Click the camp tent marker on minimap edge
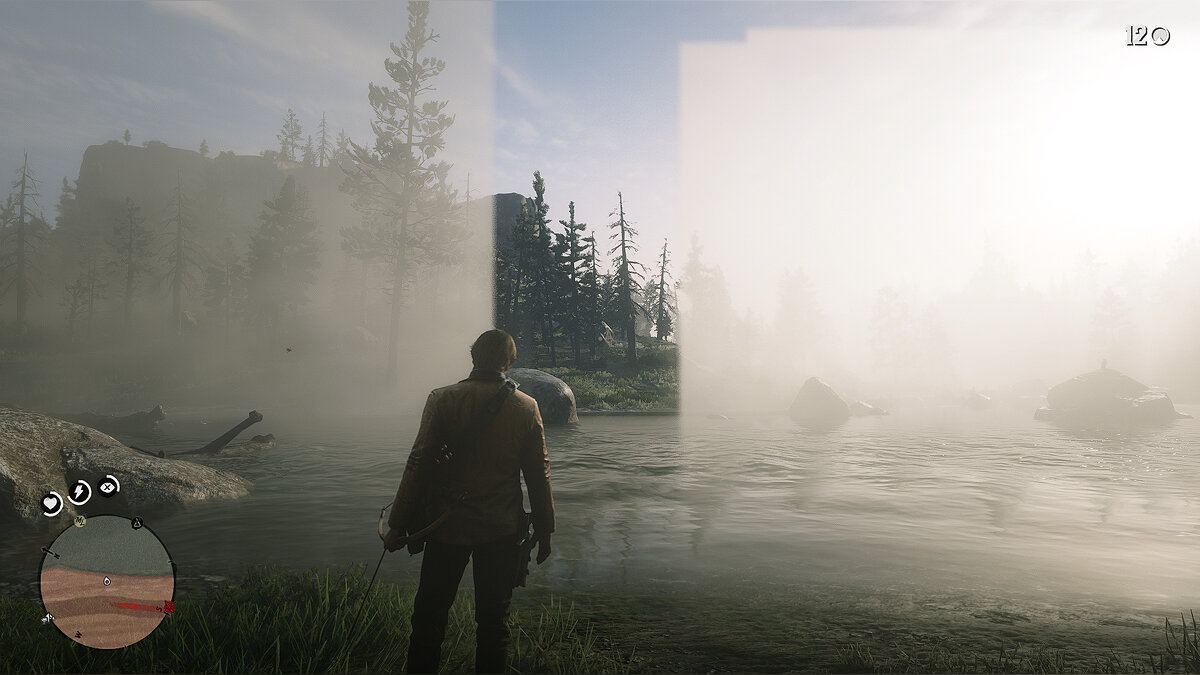Screen dimensions: 1200x675 138,522
